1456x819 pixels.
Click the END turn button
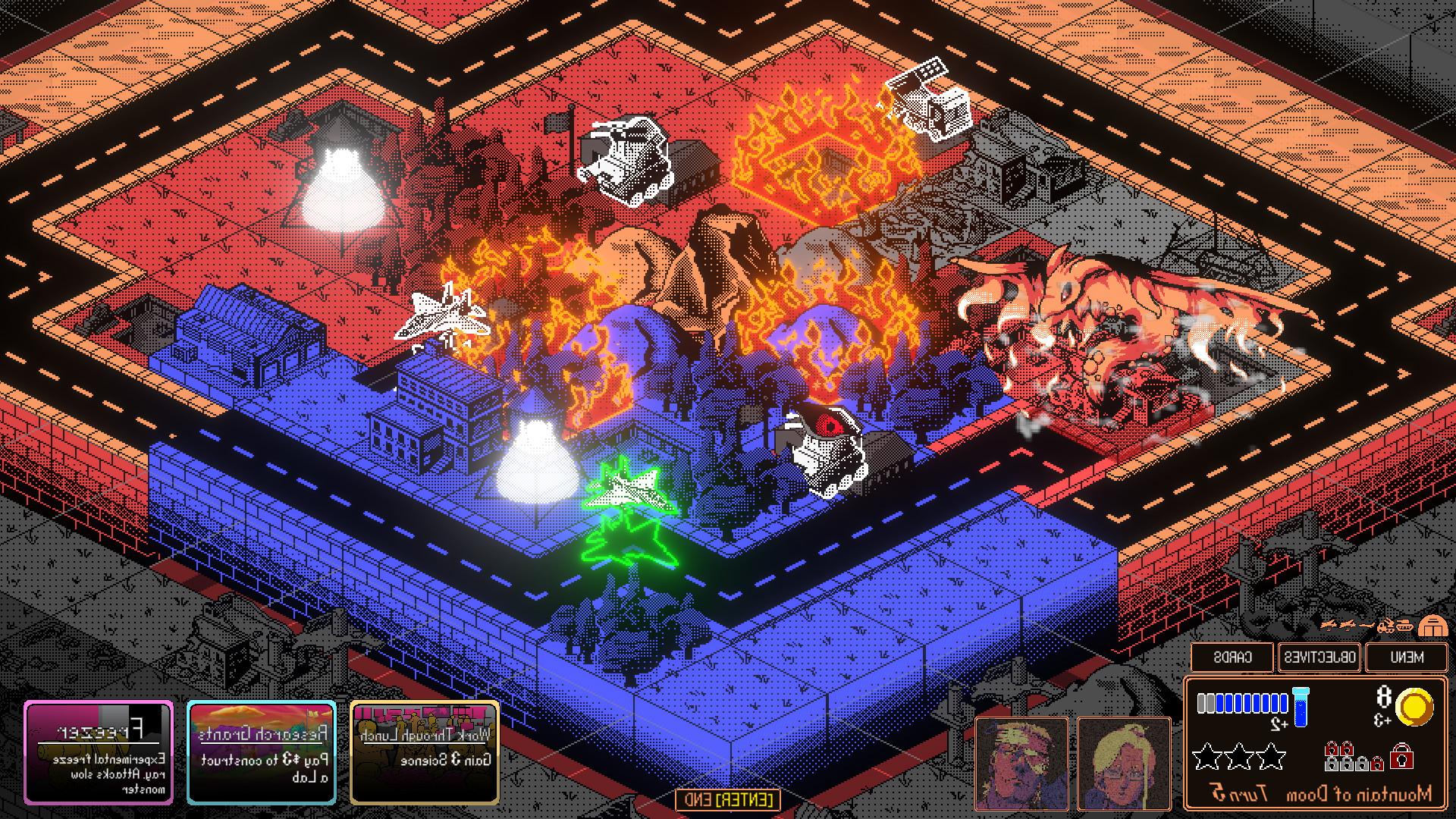point(728,799)
